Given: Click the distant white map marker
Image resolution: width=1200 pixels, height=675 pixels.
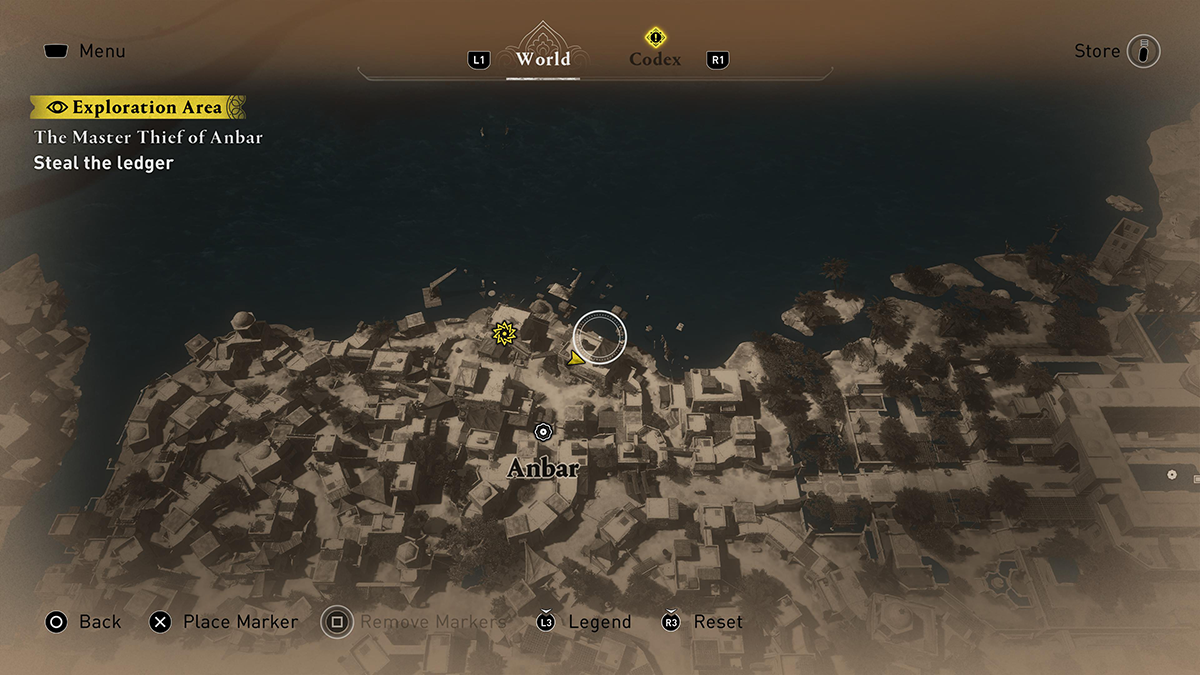Looking at the screenshot, I should coord(1171,474).
